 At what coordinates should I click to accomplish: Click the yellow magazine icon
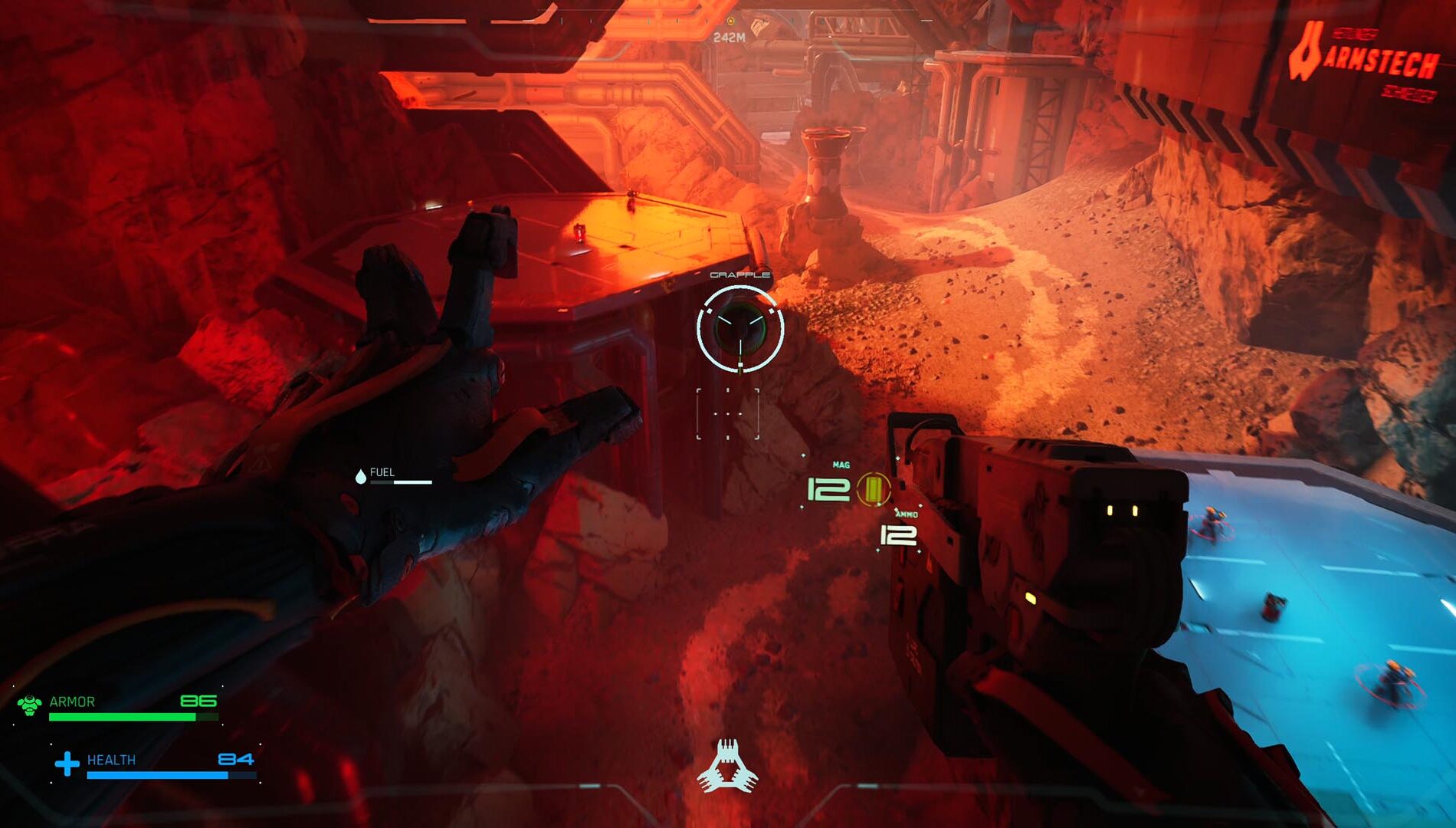pyautogui.click(x=872, y=489)
